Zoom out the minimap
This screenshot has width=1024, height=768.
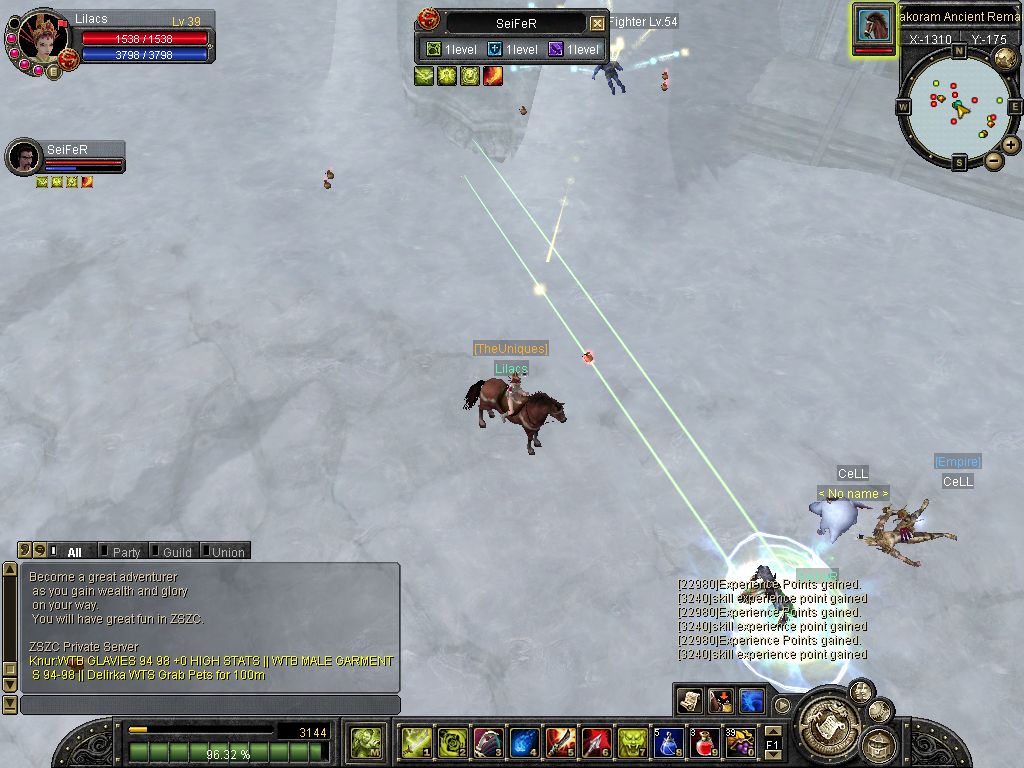pos(993,160)
